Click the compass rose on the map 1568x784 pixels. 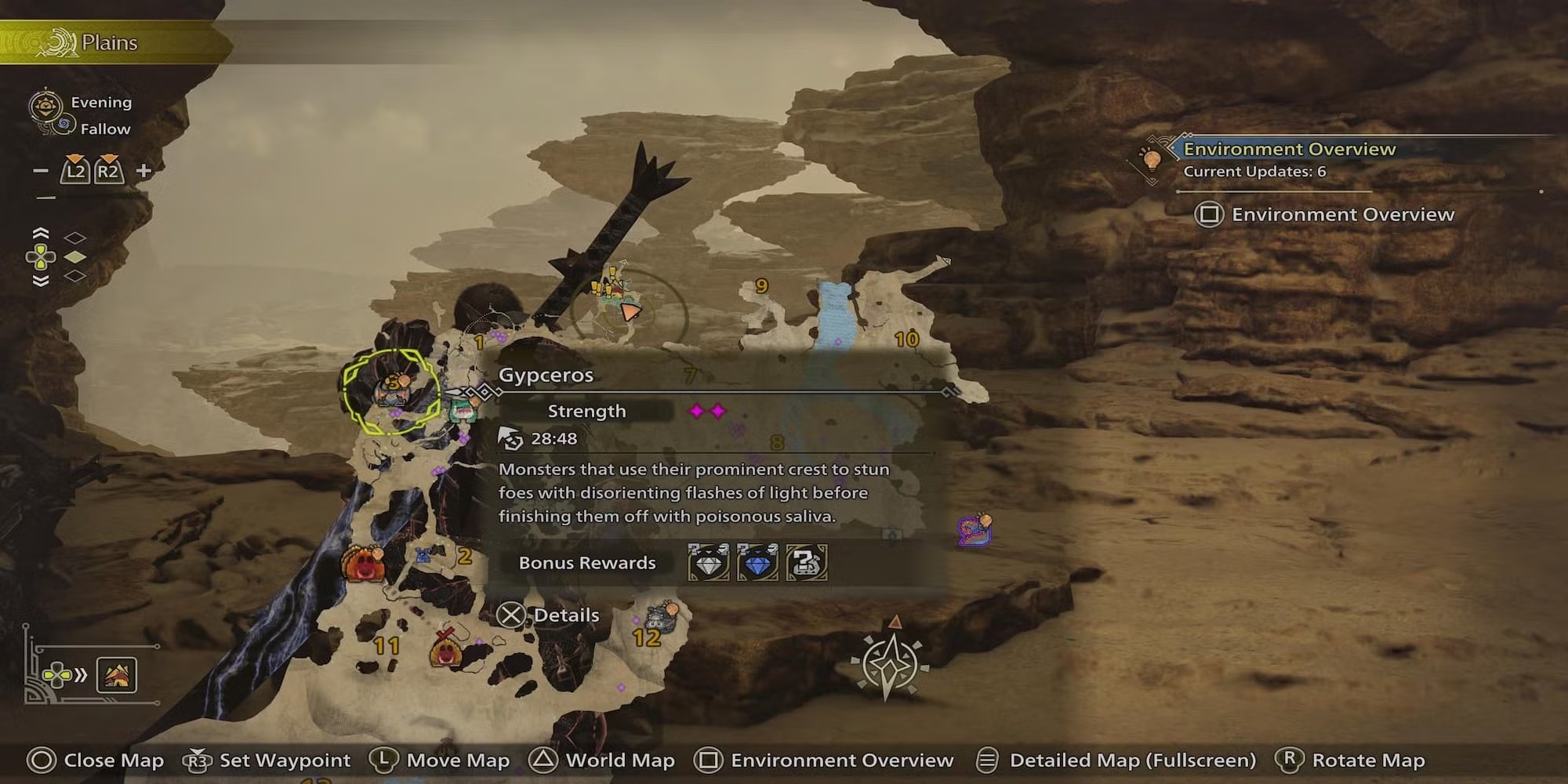pyautogui.click(x=890, y=663)
